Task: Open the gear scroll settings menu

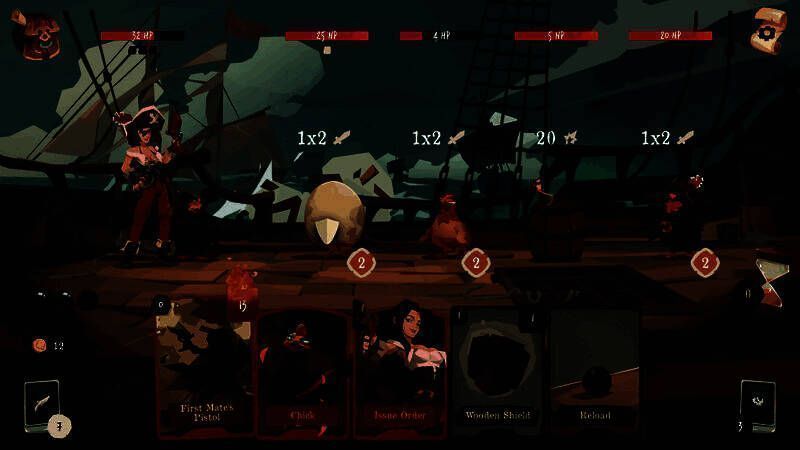Action: [x=769, y=32]
